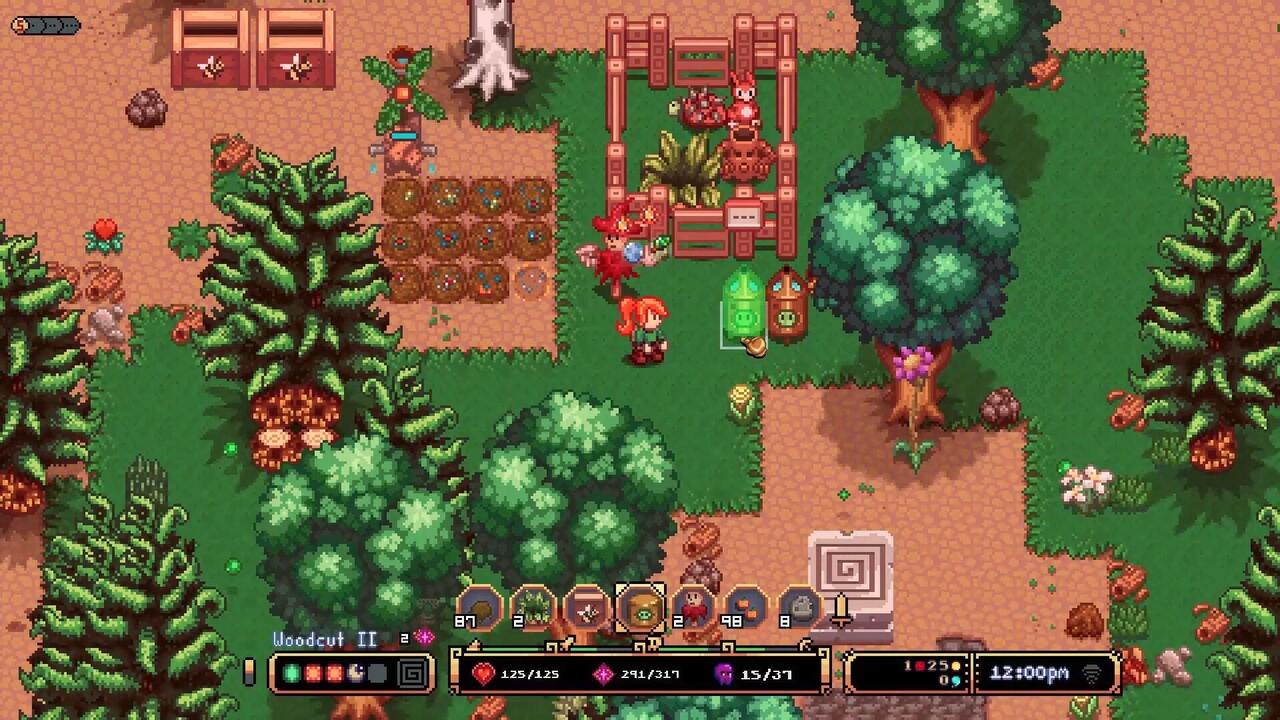Toggle the moon status effect icon
This screenshot has width=1280, height=720.
pyautogui.click(x=354, y=672)
